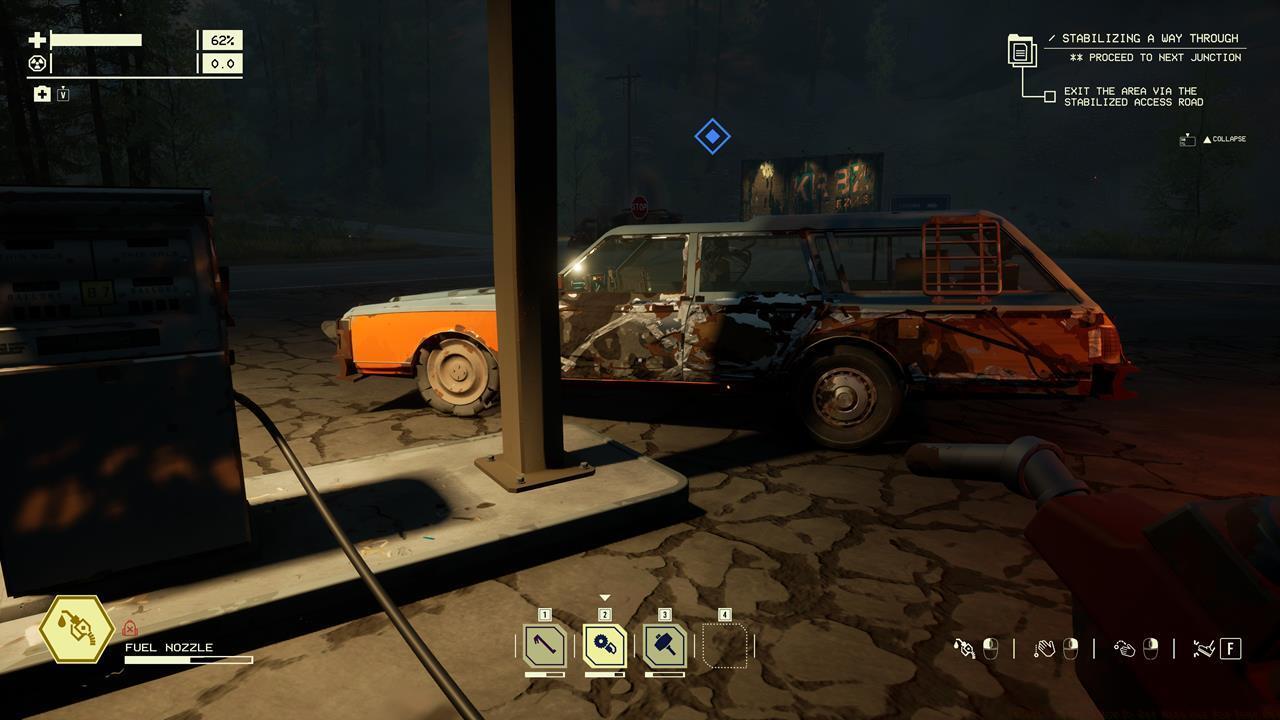Use the first aid kit icon
Viewport: 1280px width, 720px height.
(x=42, y=94)
